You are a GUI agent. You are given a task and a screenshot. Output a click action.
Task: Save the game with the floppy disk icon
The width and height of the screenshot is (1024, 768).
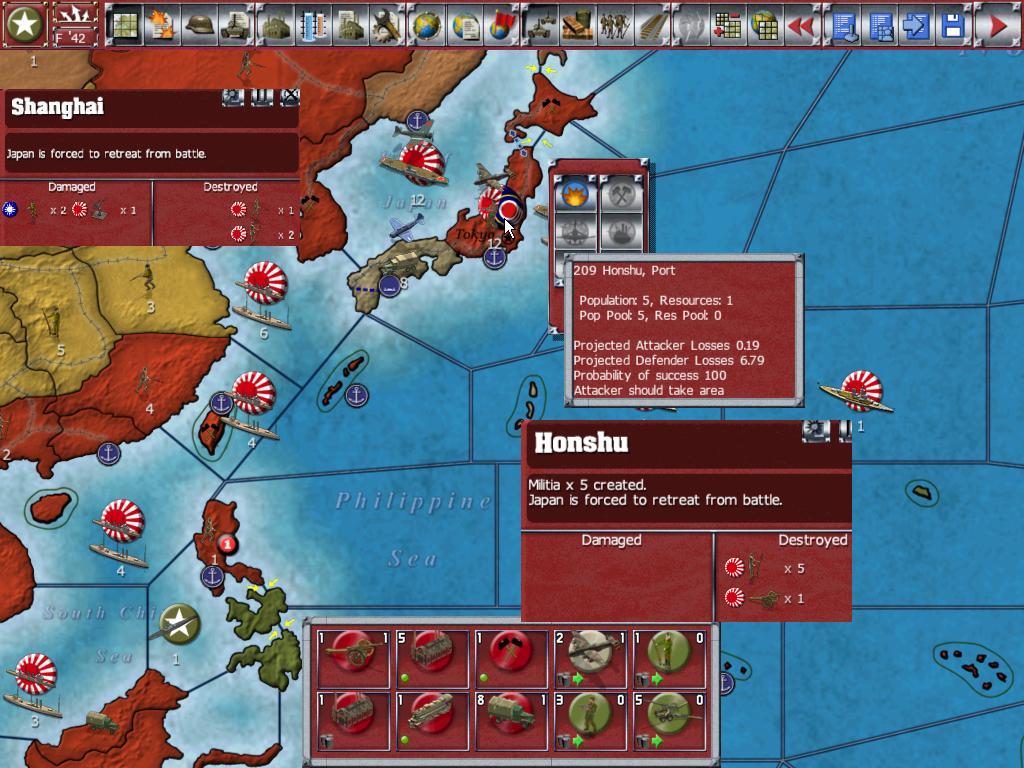tap(953, 25)
